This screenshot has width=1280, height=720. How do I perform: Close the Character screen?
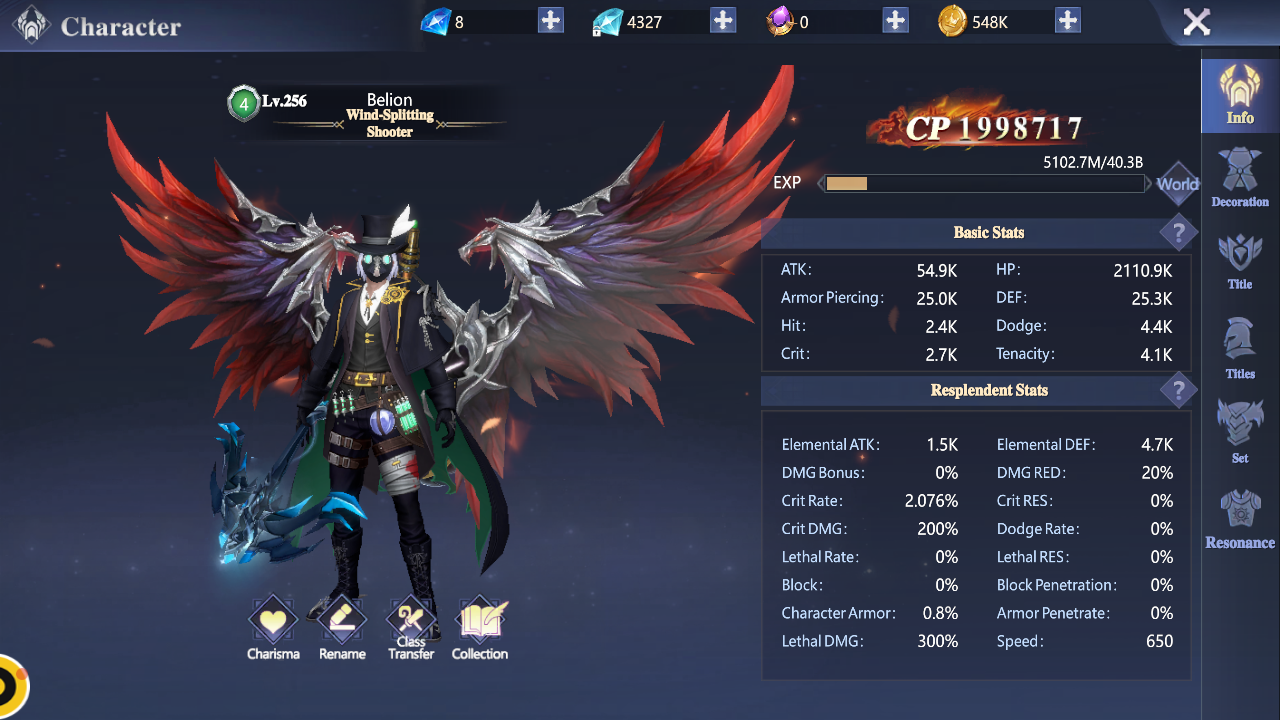[1196, 22]
